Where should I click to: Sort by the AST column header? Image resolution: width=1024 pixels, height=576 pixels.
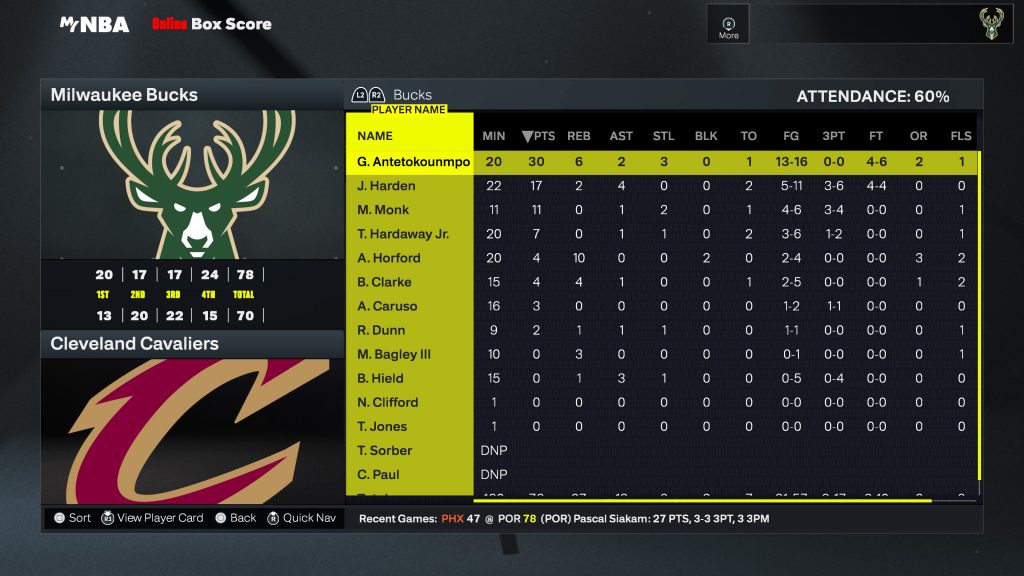(x=621, y=136)
